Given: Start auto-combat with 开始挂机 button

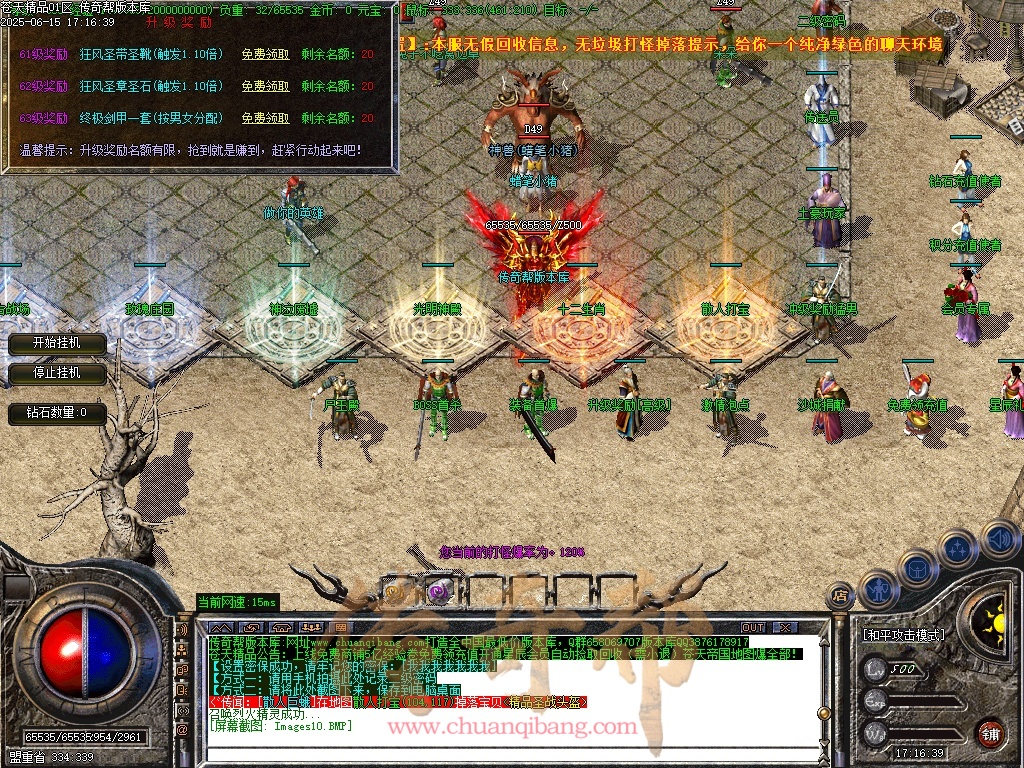Looking at the screenshot, I should [57, 343].
